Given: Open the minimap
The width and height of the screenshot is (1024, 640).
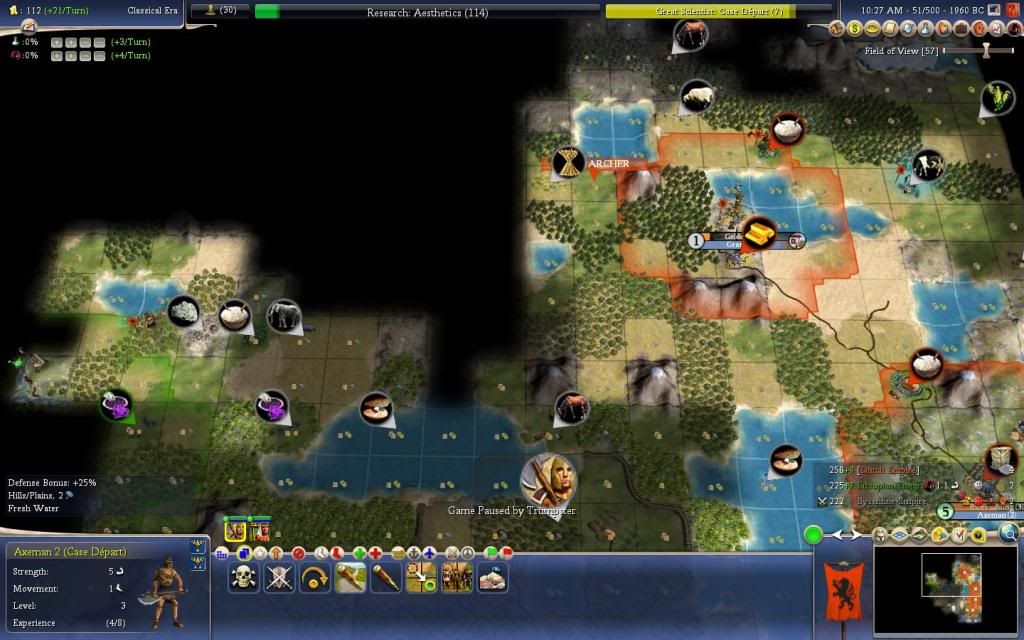Looking at the screenshot, I should (x=946, y=590).
